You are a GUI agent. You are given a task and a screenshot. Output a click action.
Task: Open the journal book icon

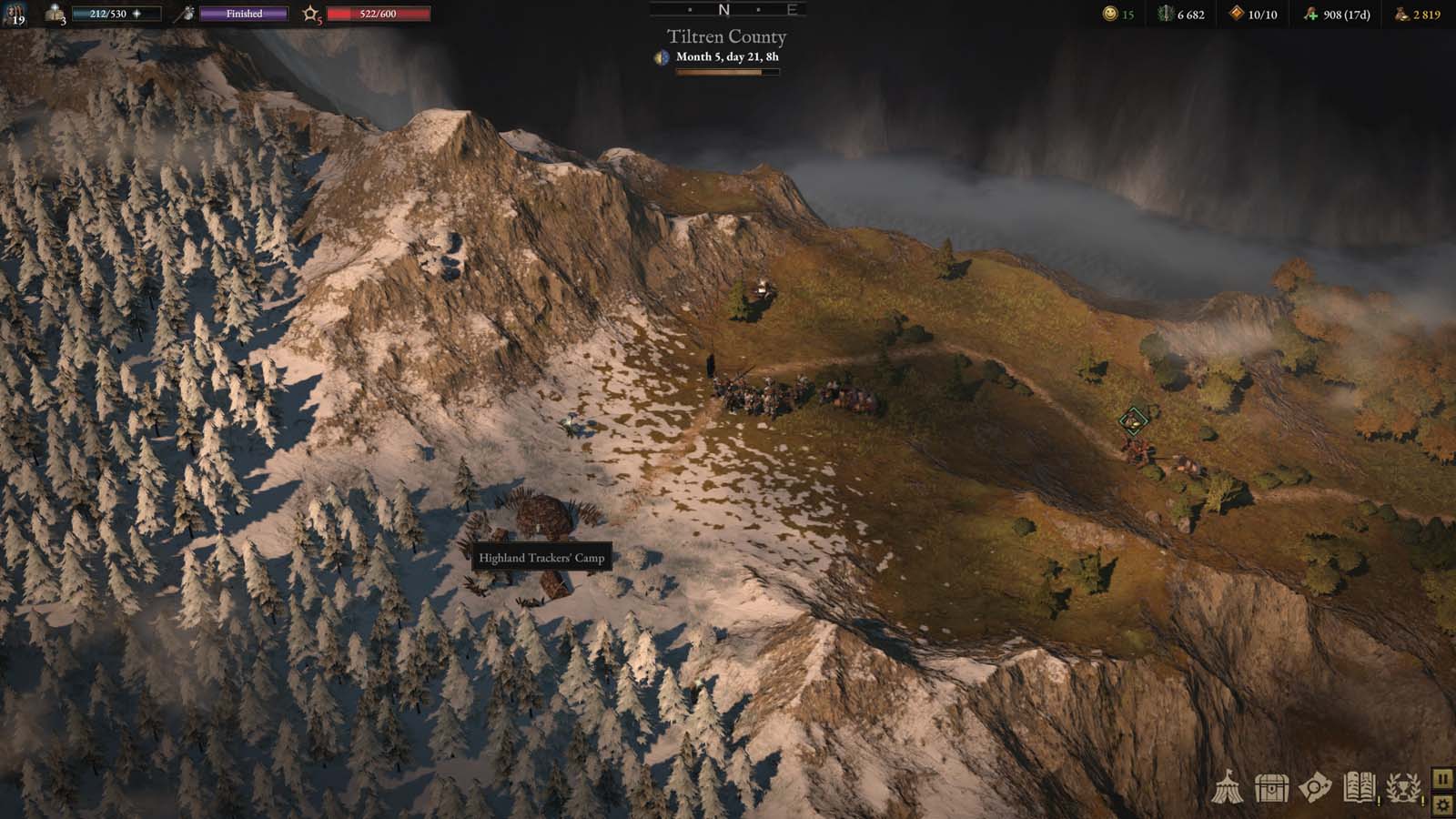(x=1359, y=788)
